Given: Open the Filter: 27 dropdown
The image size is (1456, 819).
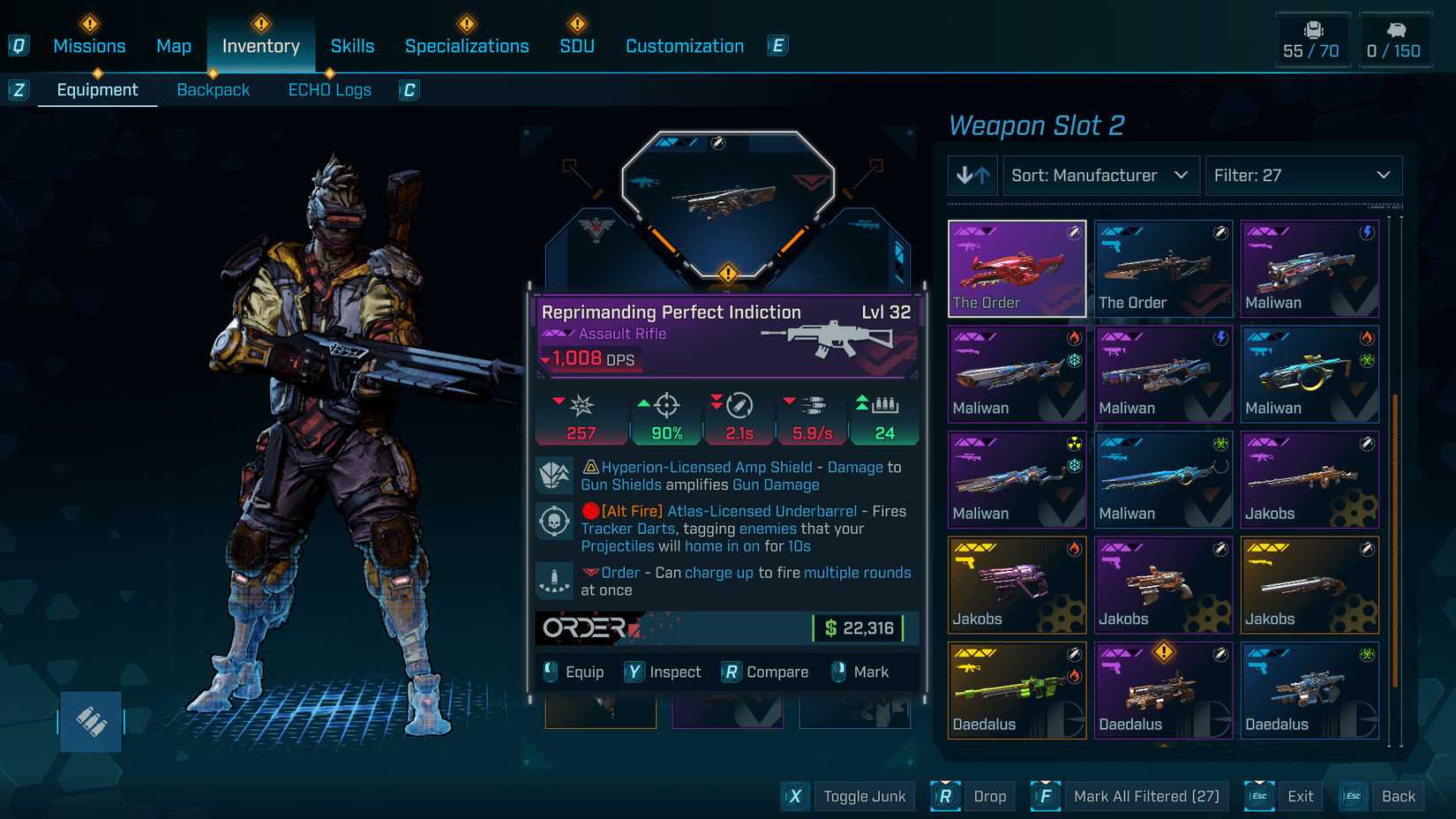Looking at the screenshot, I should pos(1303,176).
